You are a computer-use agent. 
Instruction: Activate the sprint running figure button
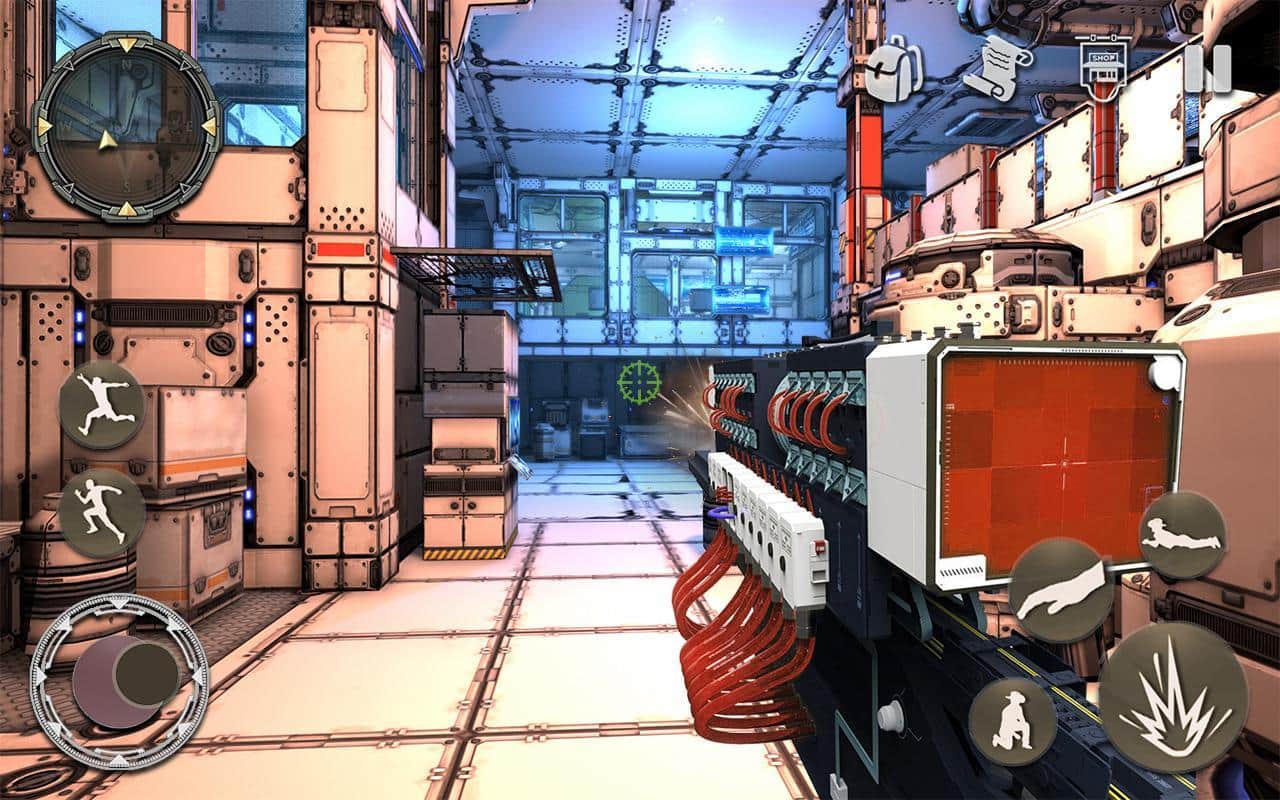[102, 513]
